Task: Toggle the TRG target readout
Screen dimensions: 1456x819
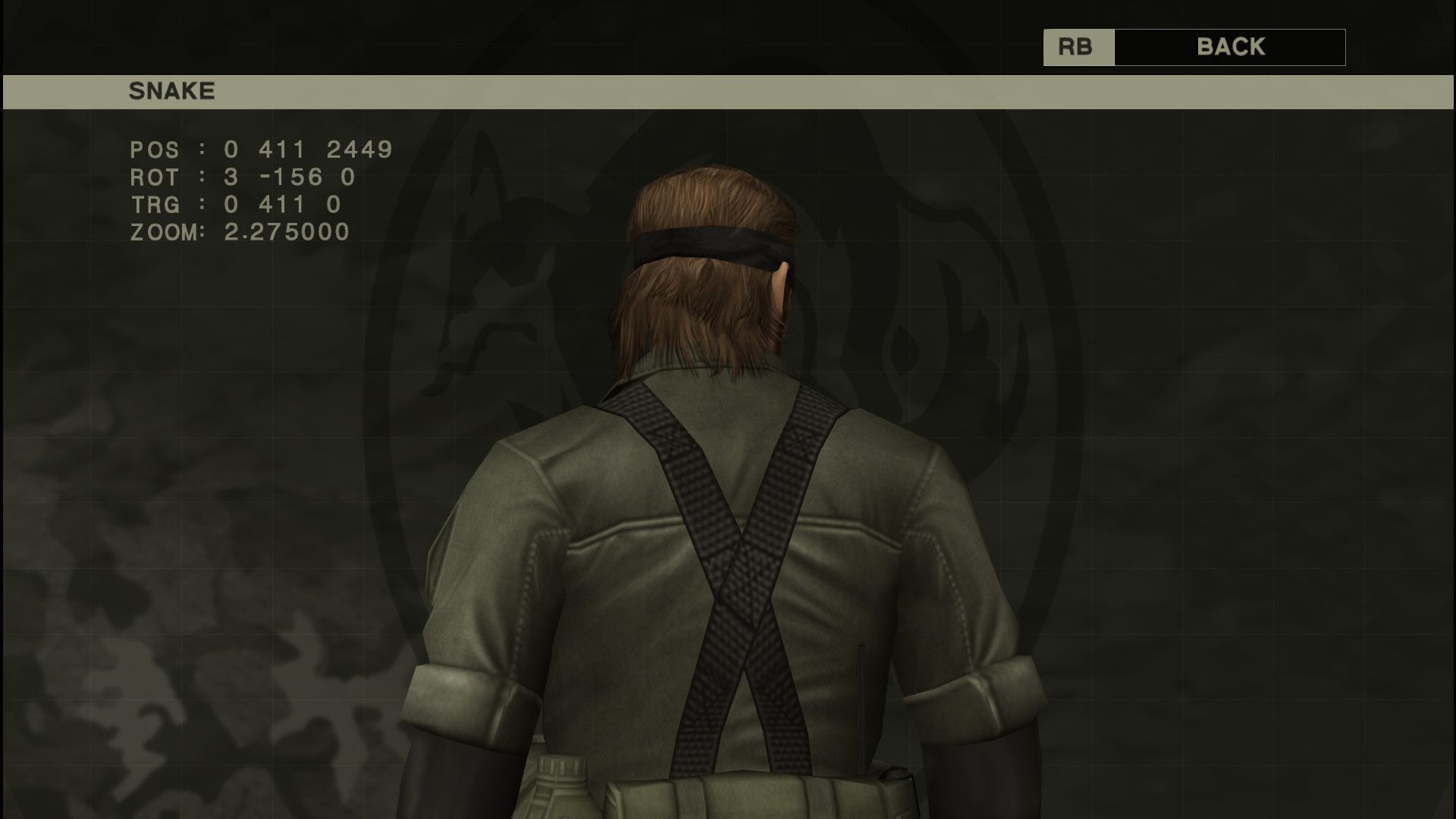Action: pyautogui.click(x=235, y=205)
